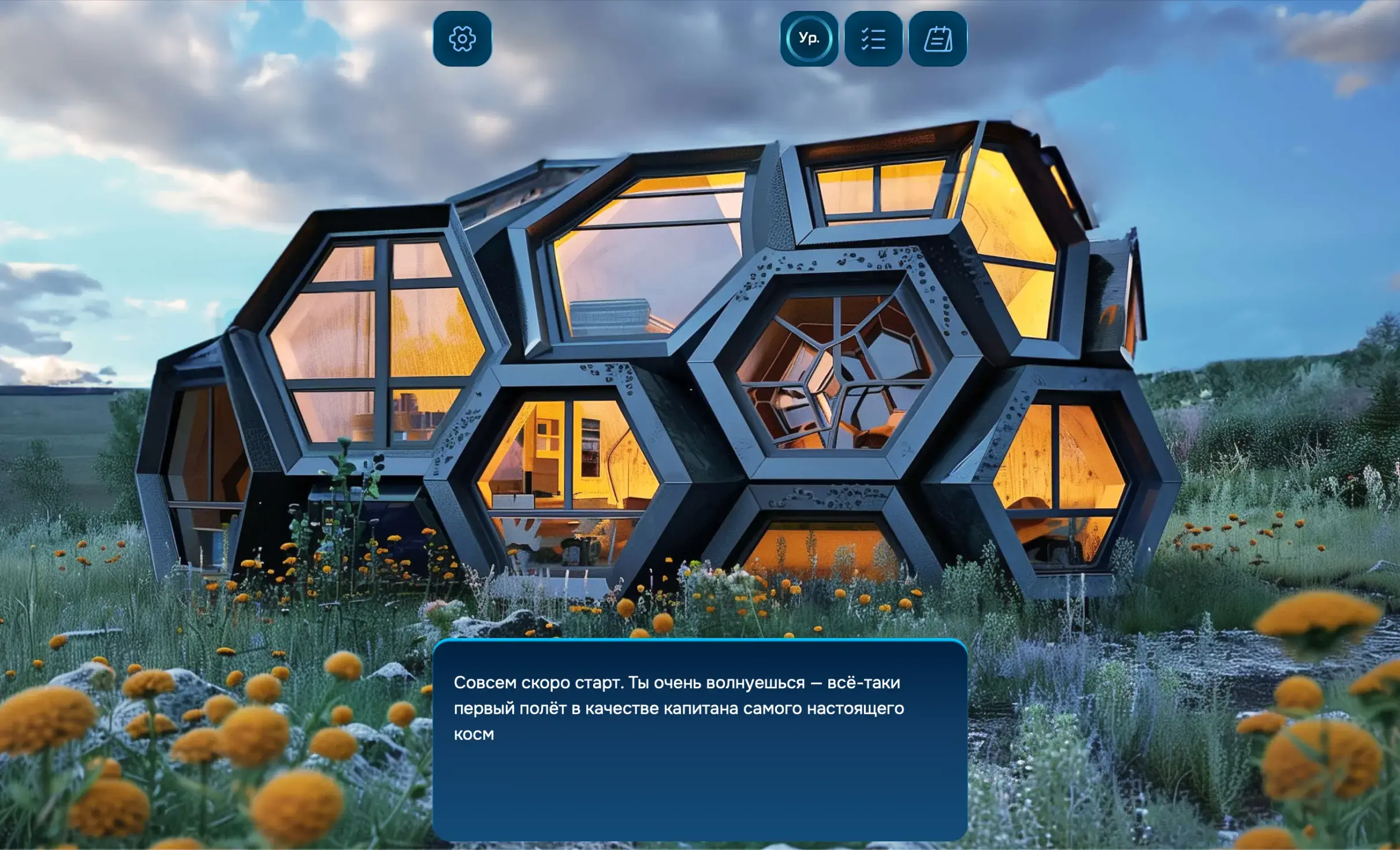Open the journal notebook icon

pyautogui.click(x=938, y=39)
